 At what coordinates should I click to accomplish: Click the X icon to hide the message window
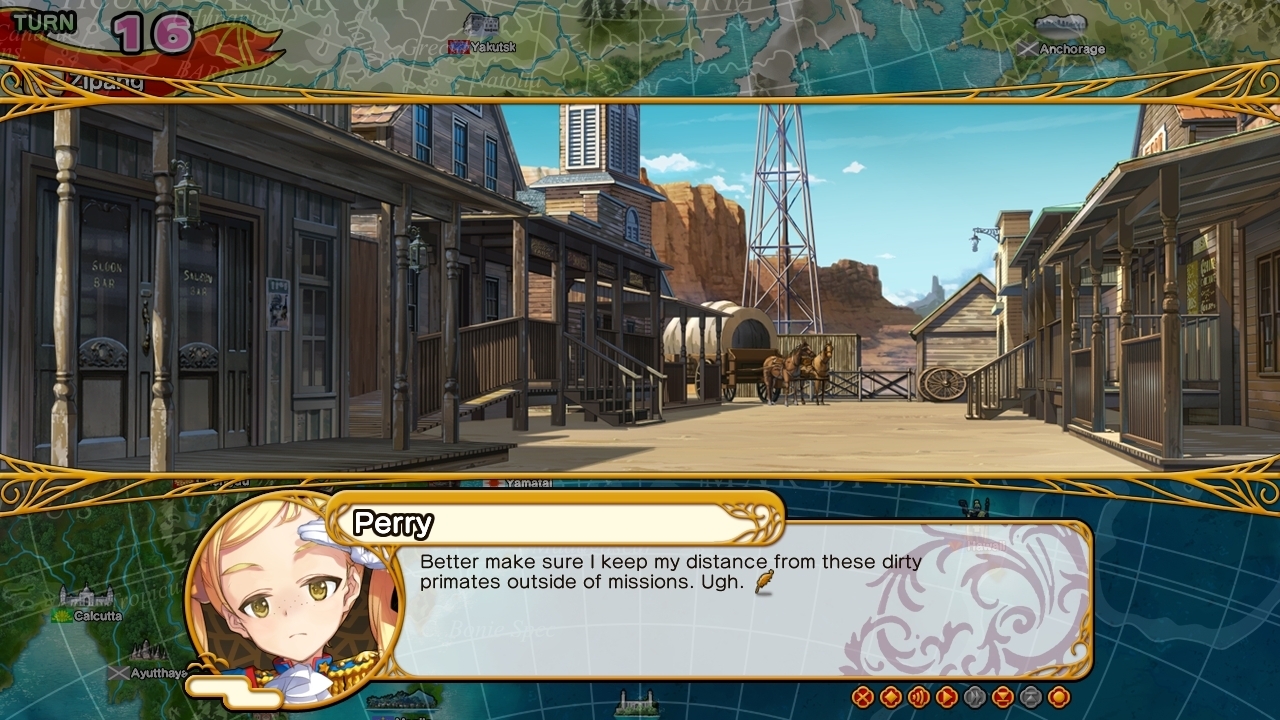[x=863, y=697]
